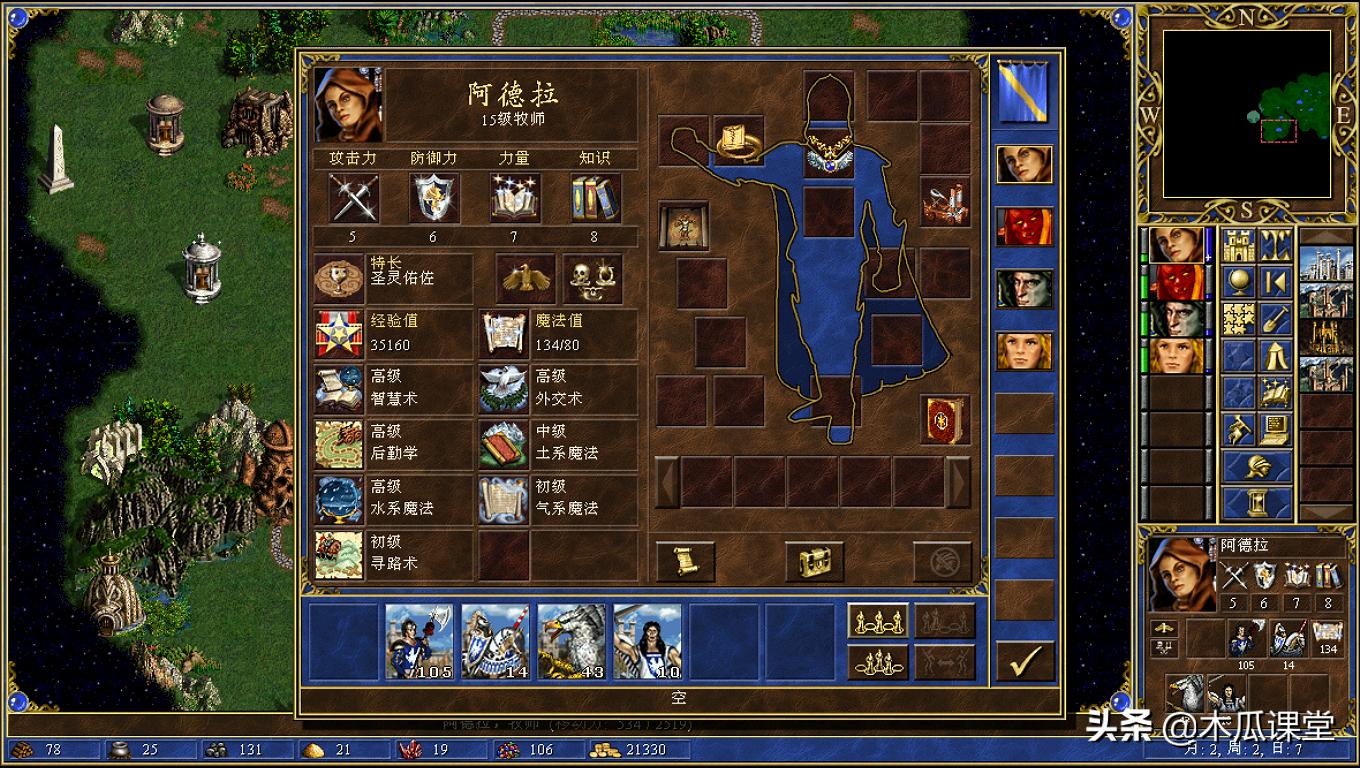
Task: Click the shovel dig button
Action: (1274, 319)
